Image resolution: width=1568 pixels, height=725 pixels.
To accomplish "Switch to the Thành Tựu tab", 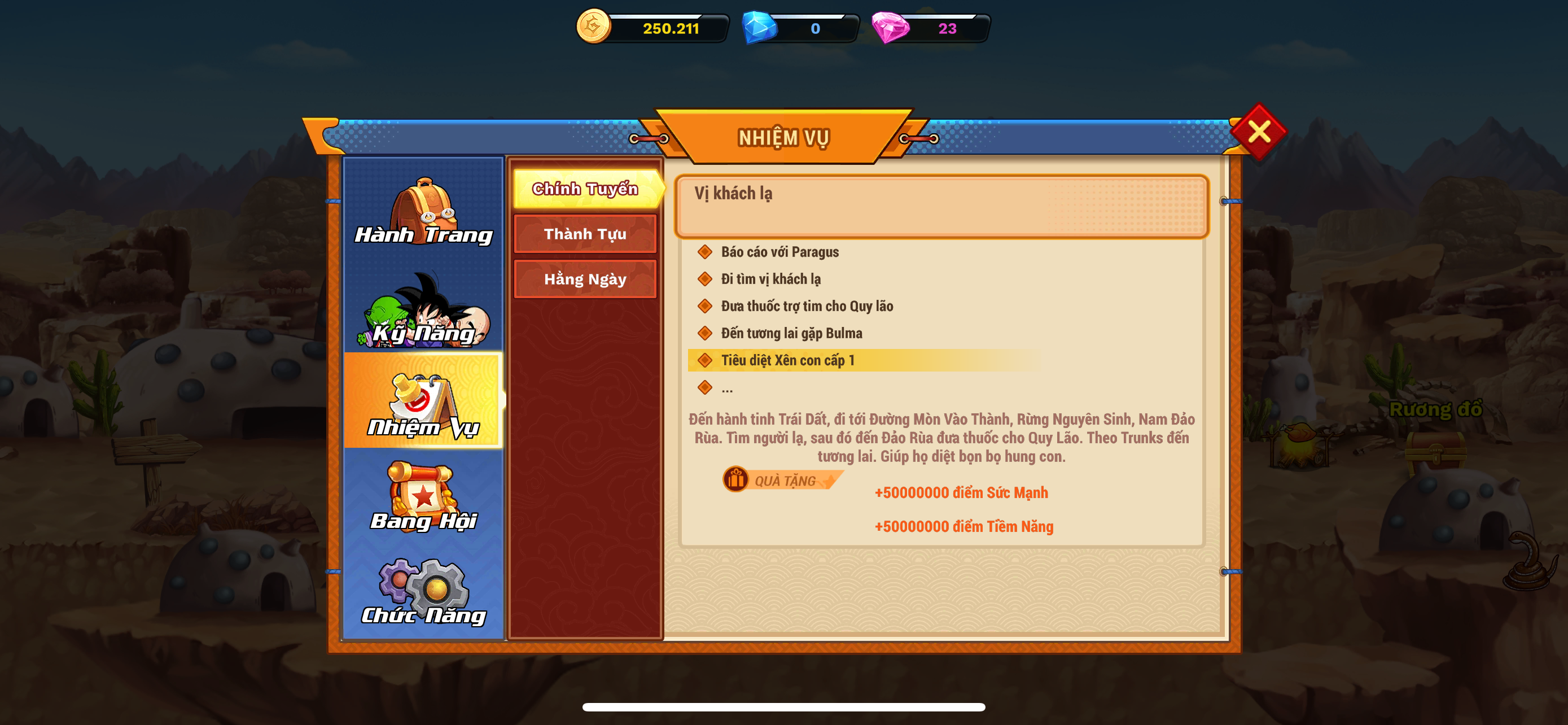I will pyautogui.click(x=585, y=234).
